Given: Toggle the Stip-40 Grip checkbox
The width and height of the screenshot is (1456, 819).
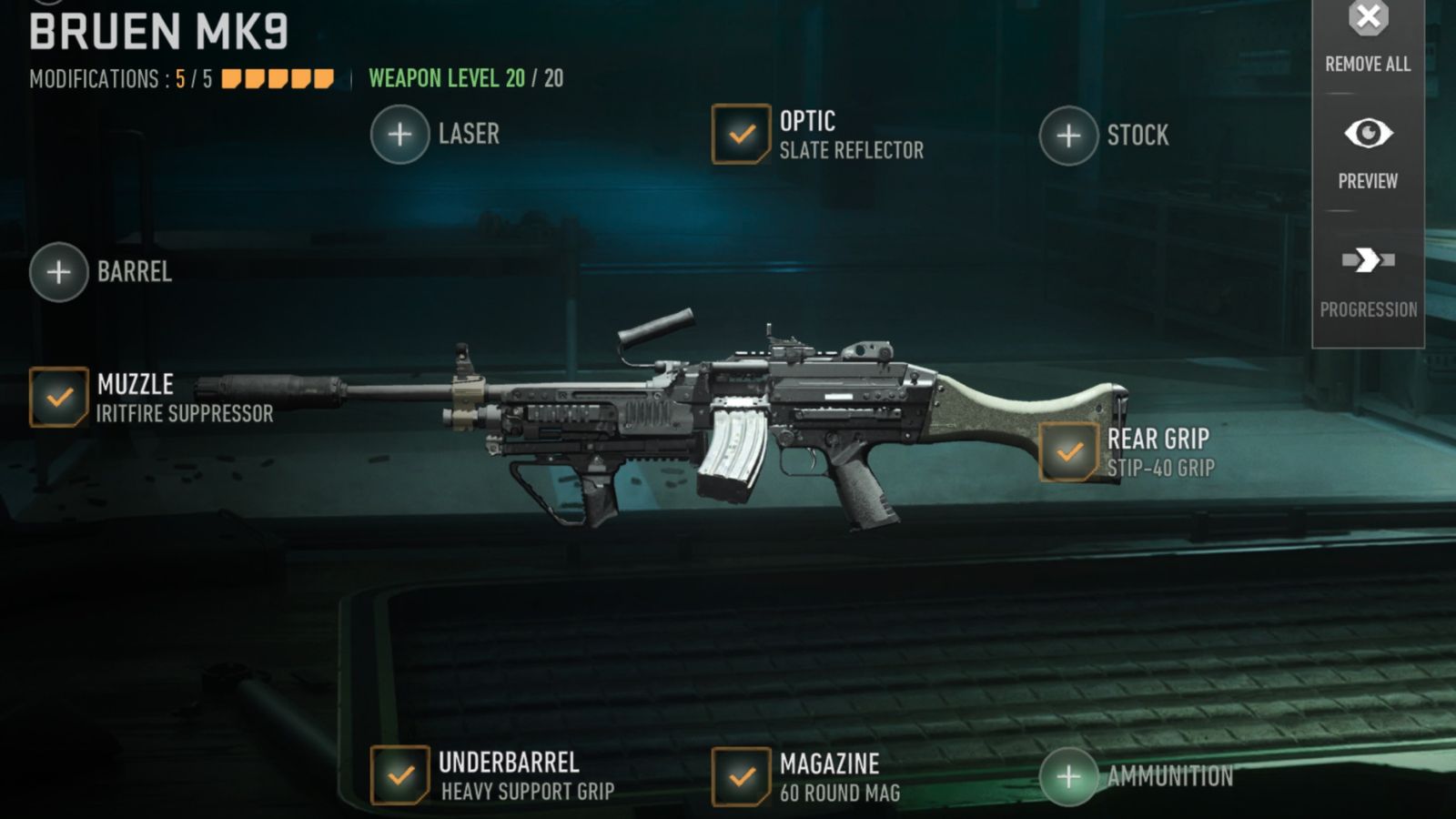Looking at the screenshot, I should pos(1067,452).
